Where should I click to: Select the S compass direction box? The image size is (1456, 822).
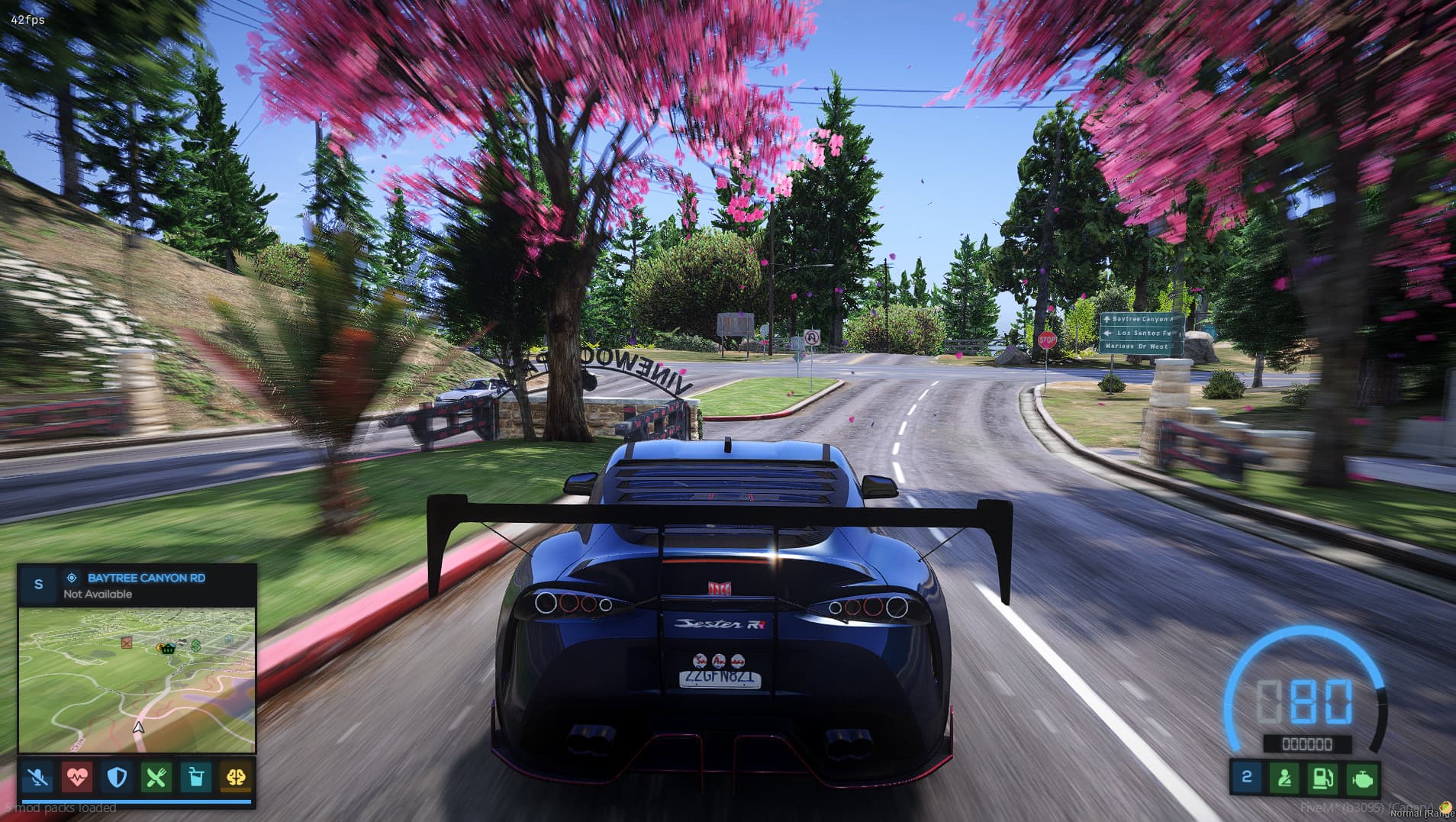coord(39,585)
